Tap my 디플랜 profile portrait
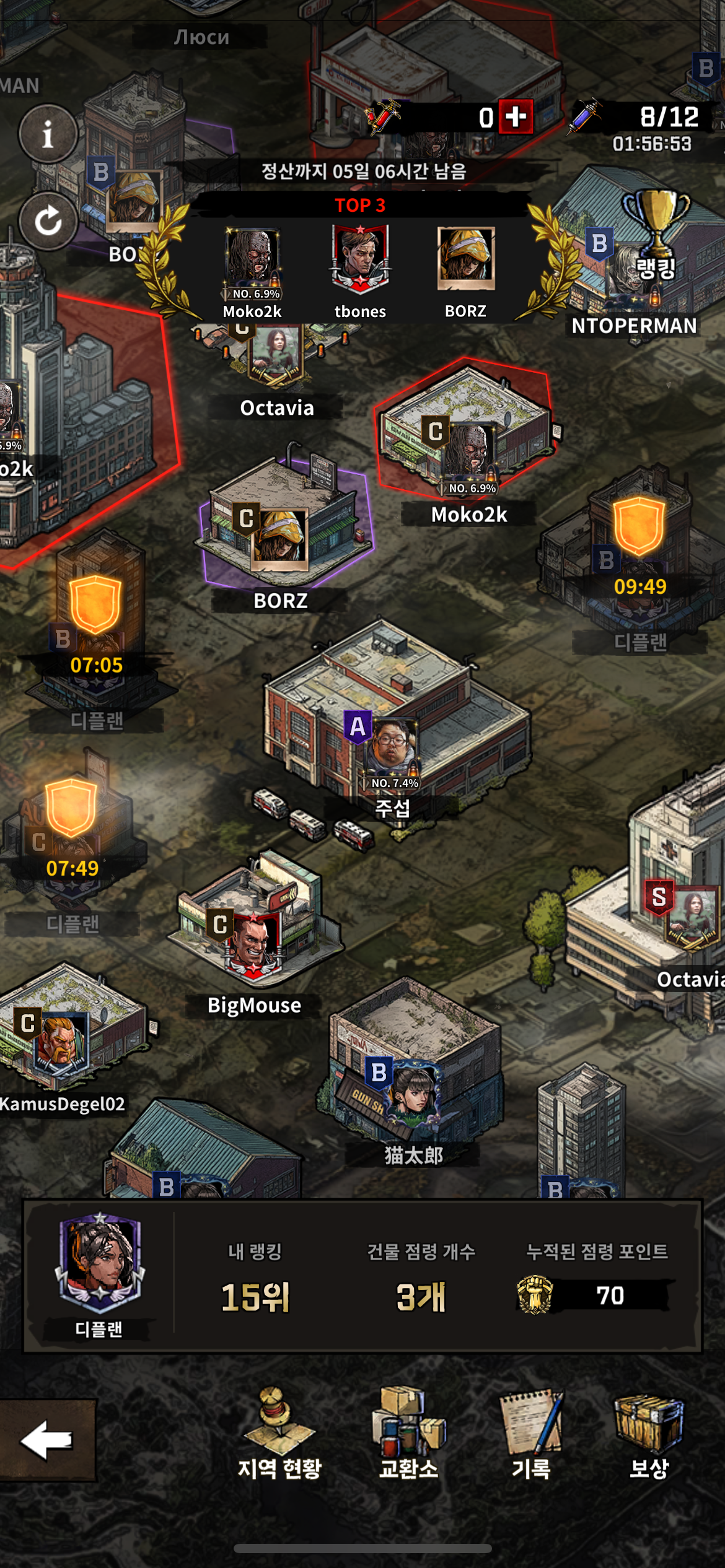This screenshot has width=725, height=1568. click(x=100, y=1265)
